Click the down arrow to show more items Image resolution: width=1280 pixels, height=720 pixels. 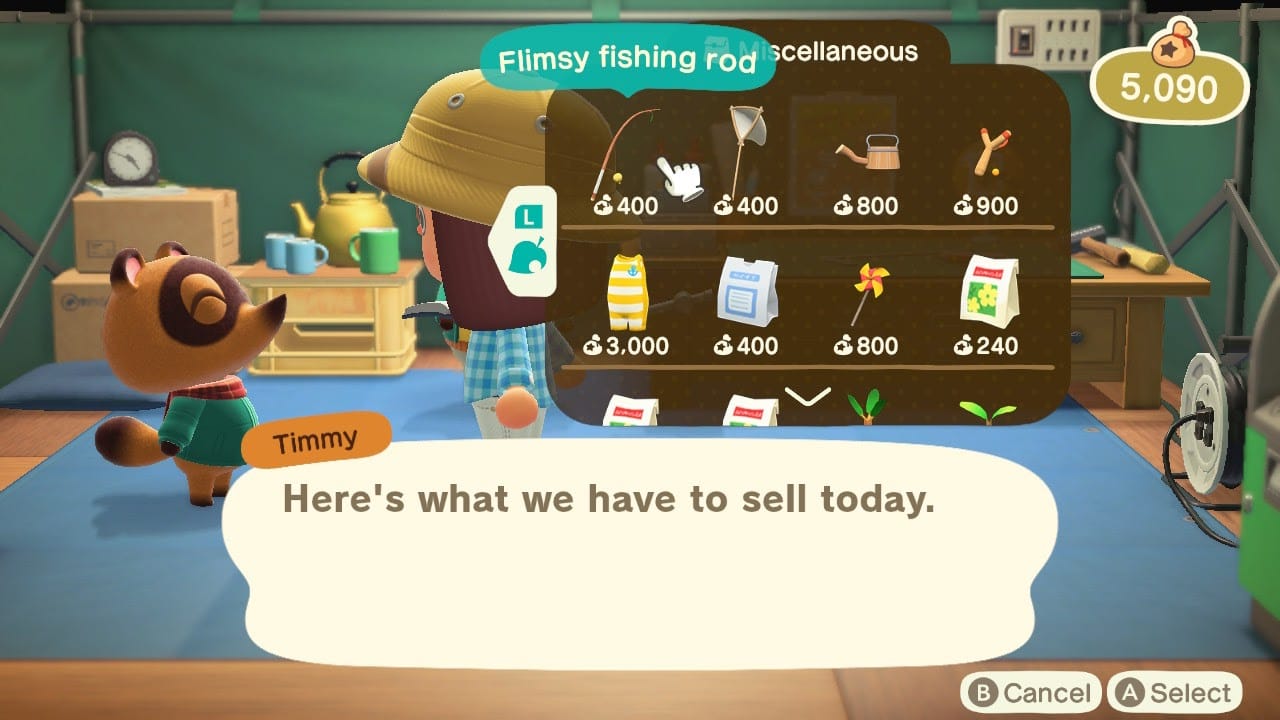point(808,397)
